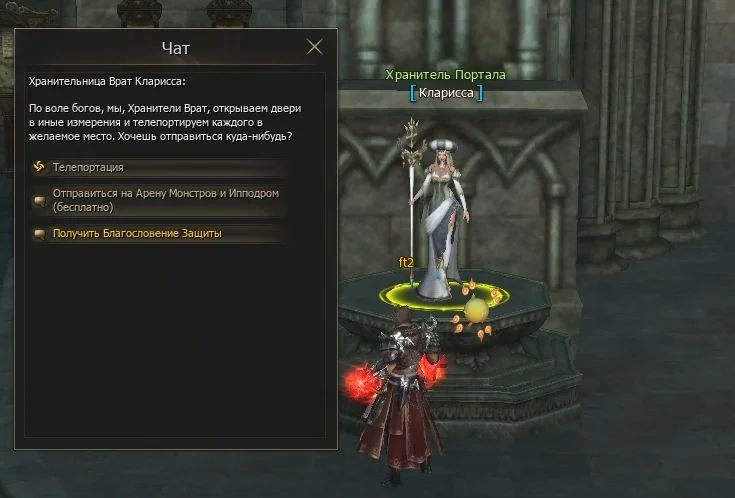Pick the Получить Благословение Защиты option

click(x=137, y=233)
